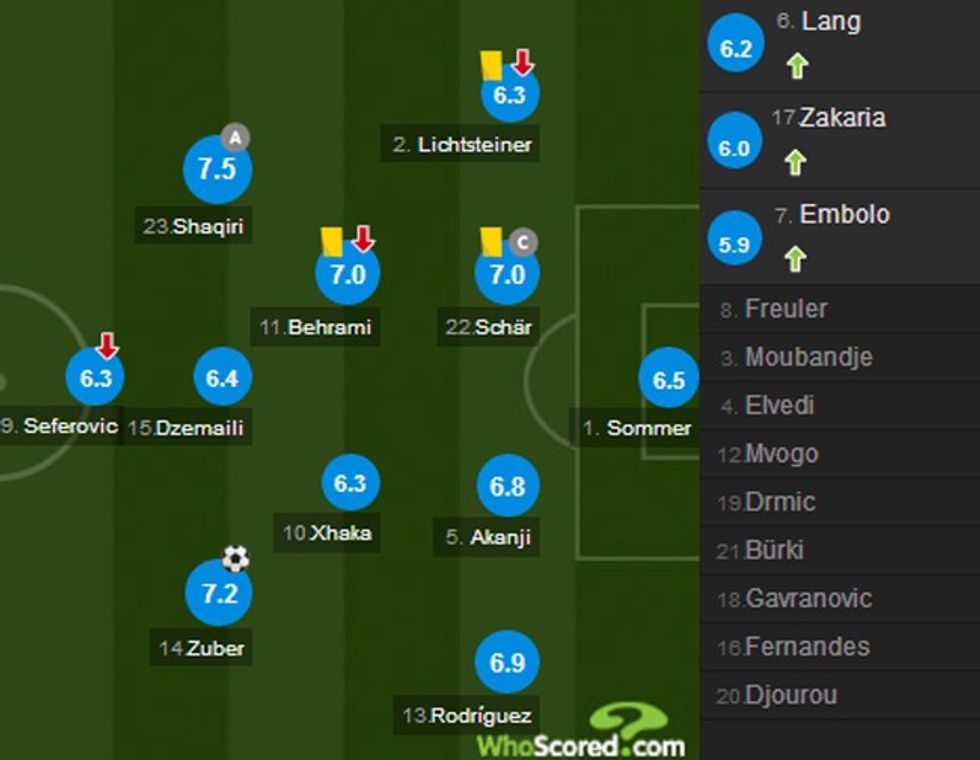The image size is (980, 760).
Task: Open Gavranovic's bench row
Action: click(x=808, y=599)
